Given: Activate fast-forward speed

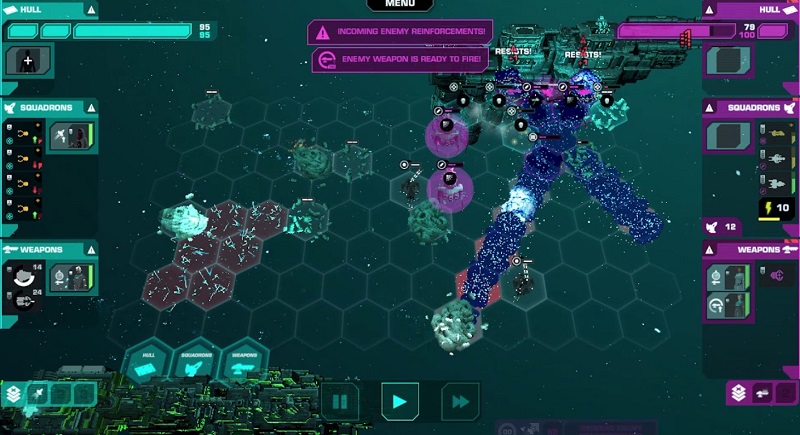Looking at the screenshot, I should tap(459, 402).
